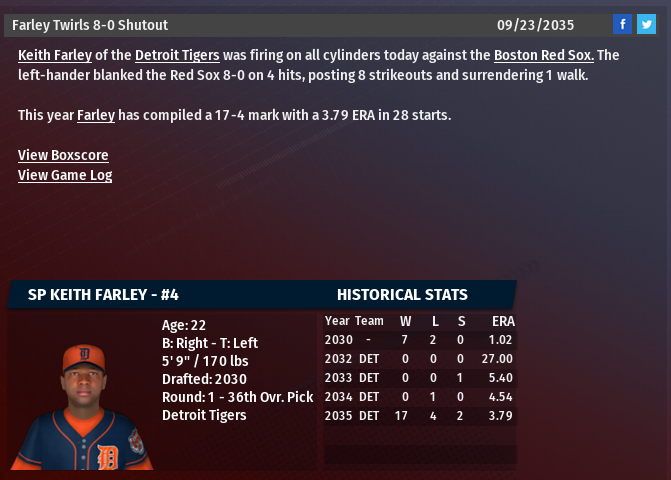Open the SP Keith Farley #4 header
671x480 pixels.
click(x=103, y=295)
